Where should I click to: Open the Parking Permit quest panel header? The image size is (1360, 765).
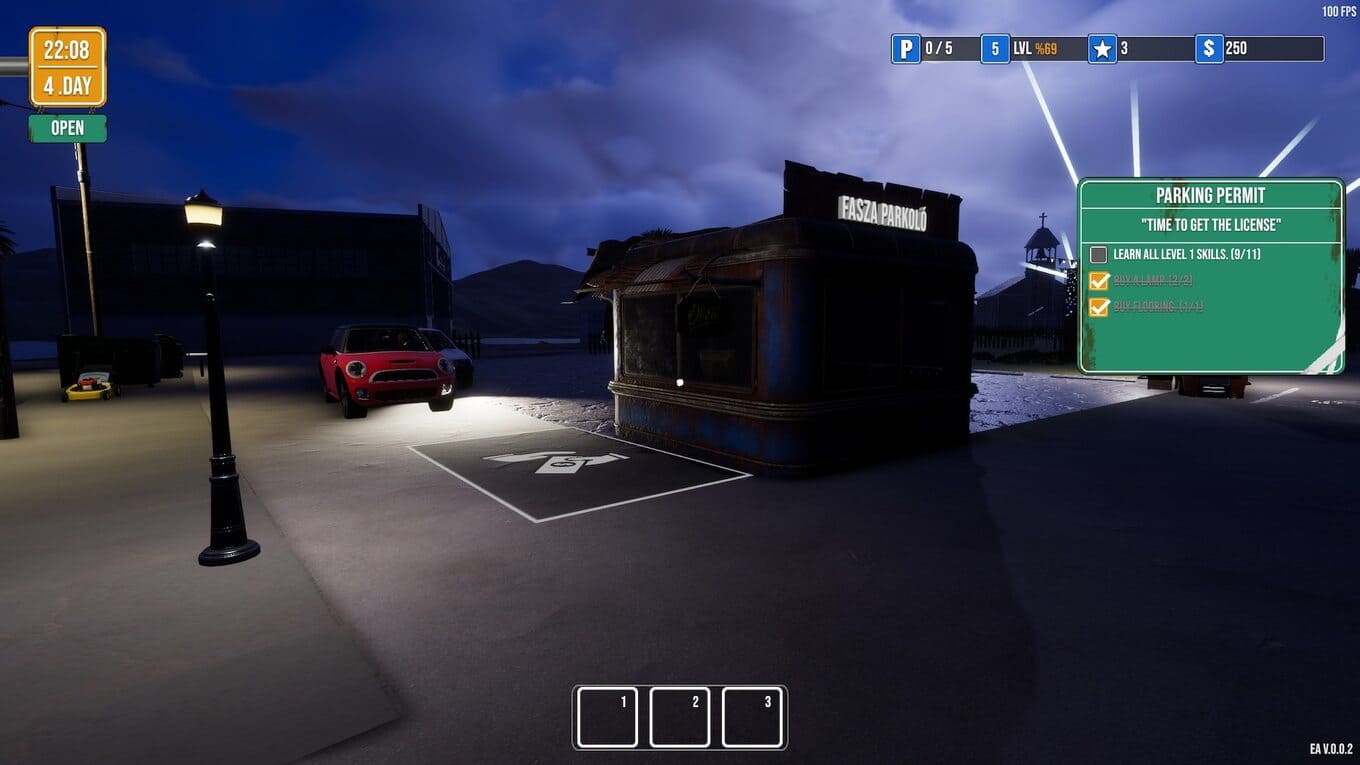point(1210,195)
